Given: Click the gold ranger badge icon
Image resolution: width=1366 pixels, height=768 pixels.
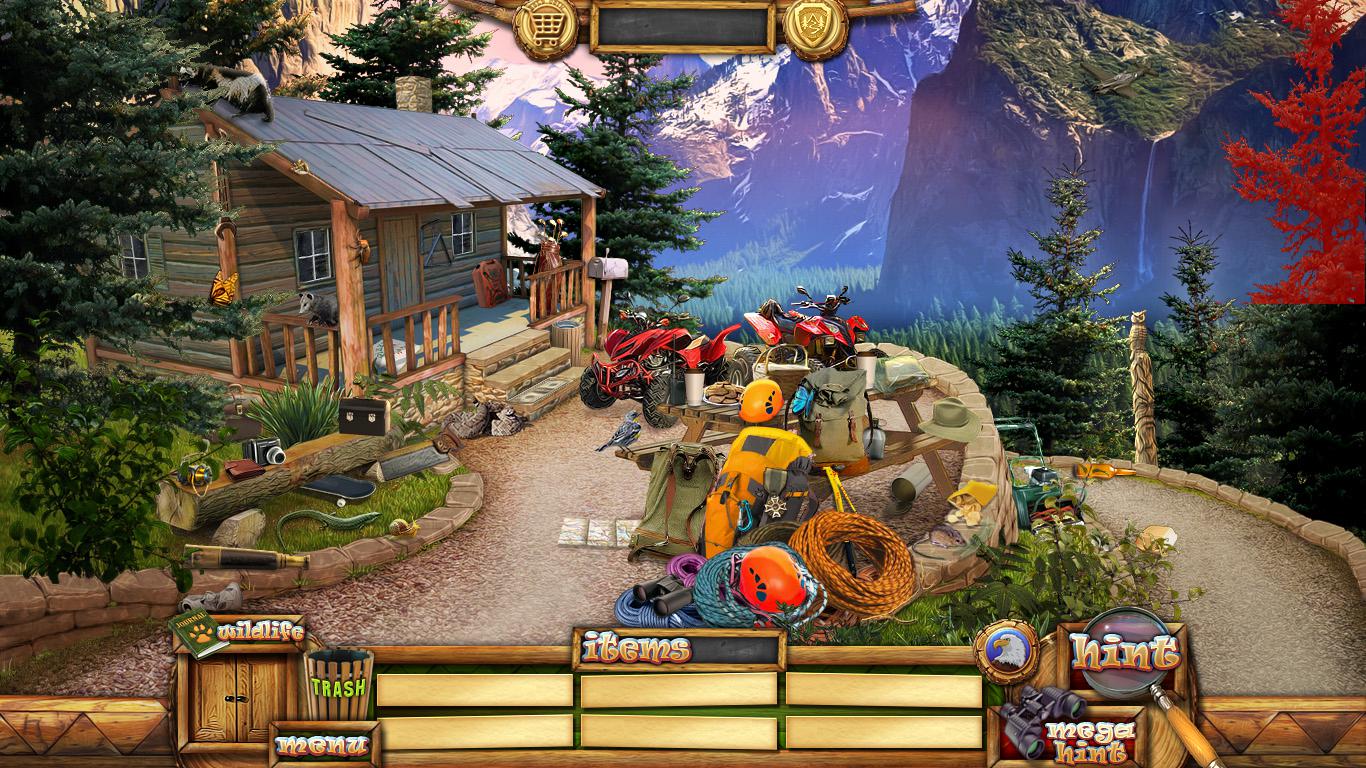Looking at the screenshot, I should 815,27.
